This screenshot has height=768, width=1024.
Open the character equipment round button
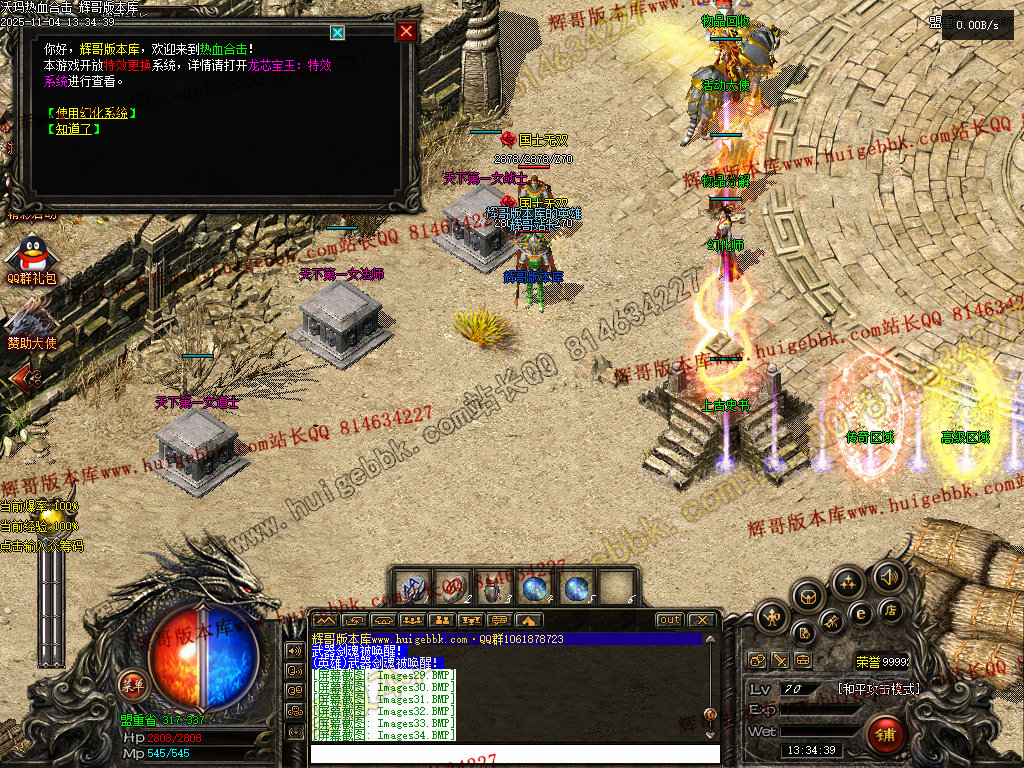pos(772,618)
